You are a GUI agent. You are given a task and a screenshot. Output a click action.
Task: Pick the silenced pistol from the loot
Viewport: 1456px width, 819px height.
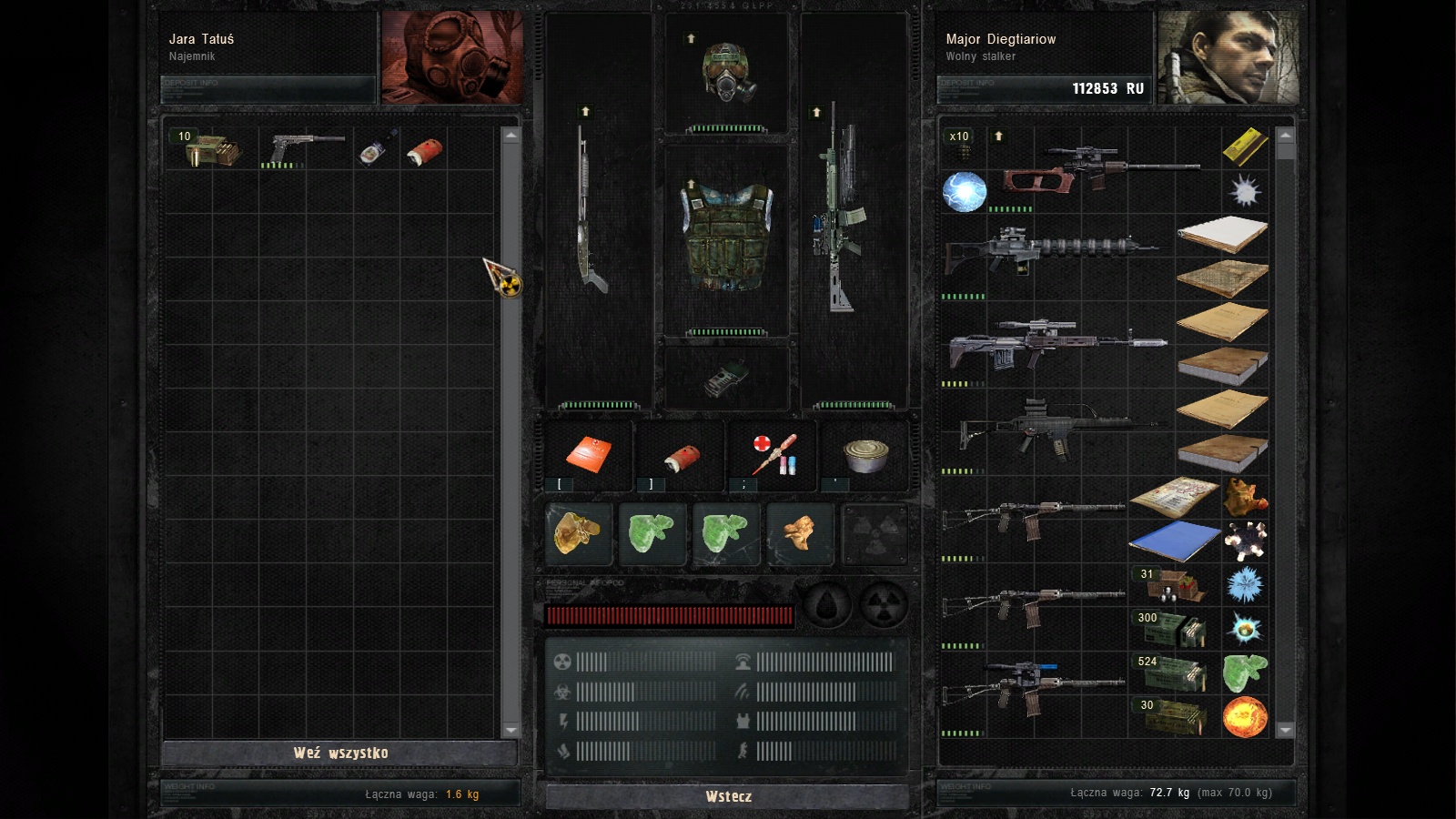point(306,147)
